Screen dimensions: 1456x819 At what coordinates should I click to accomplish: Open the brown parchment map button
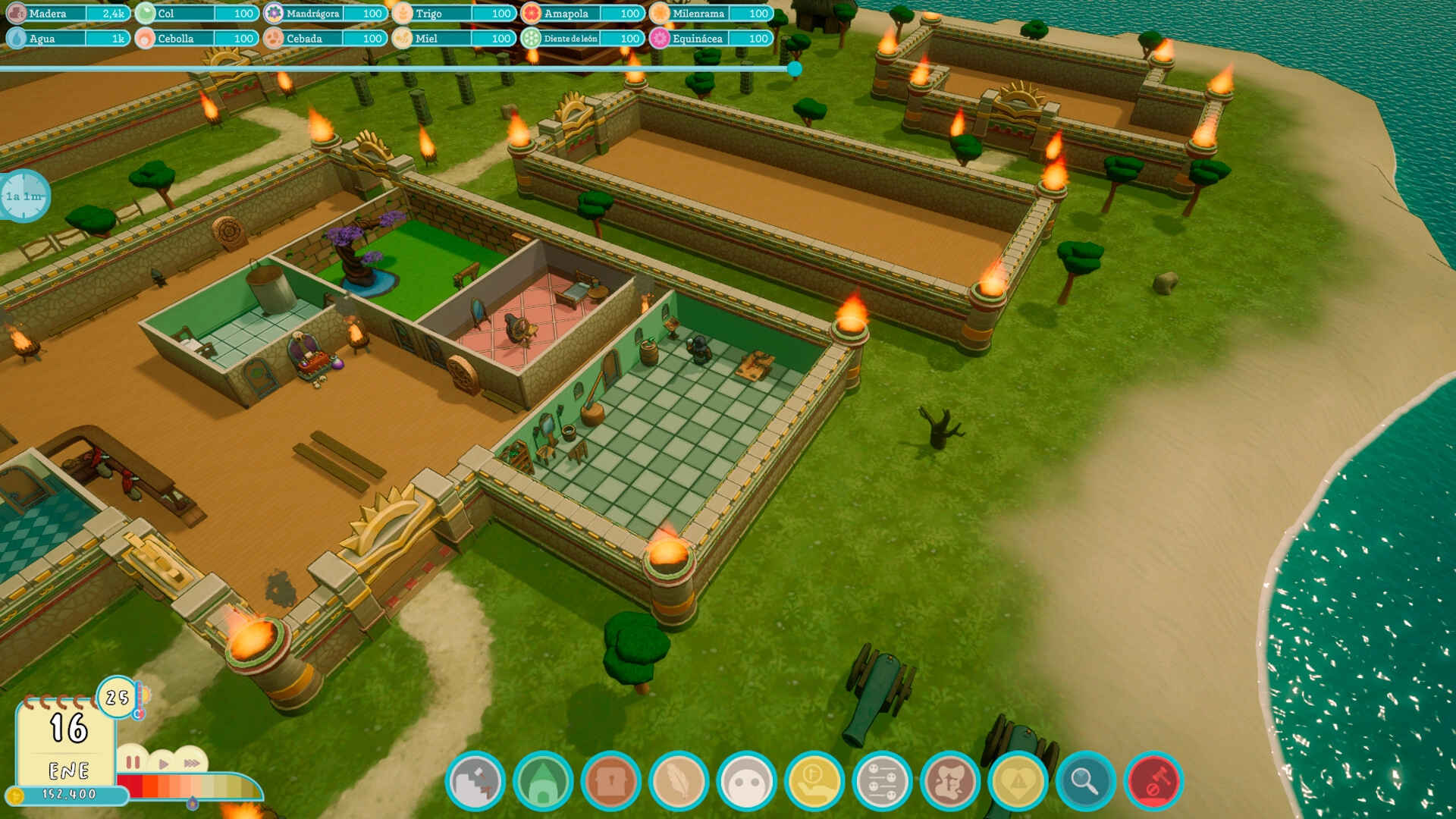point(950,781)
